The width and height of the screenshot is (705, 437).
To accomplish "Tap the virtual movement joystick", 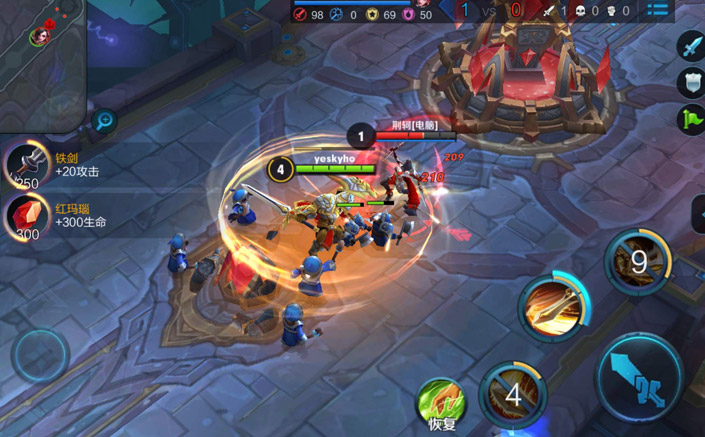I will point(40,356).
